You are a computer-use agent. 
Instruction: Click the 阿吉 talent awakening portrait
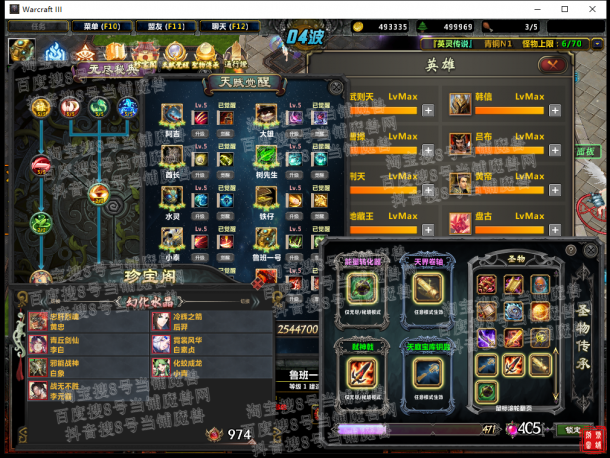coord(173,116)
